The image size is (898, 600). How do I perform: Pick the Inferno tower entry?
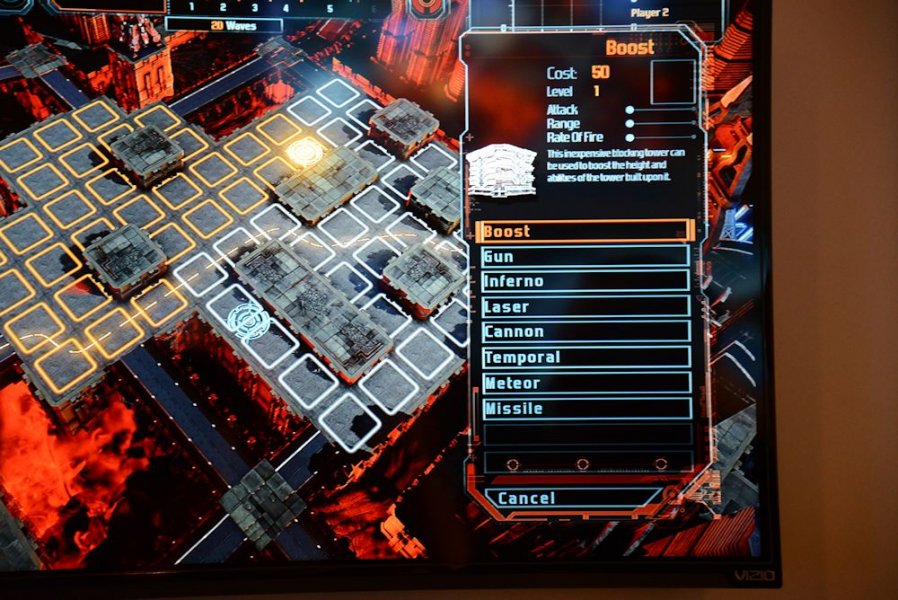(x=585, y=281)
